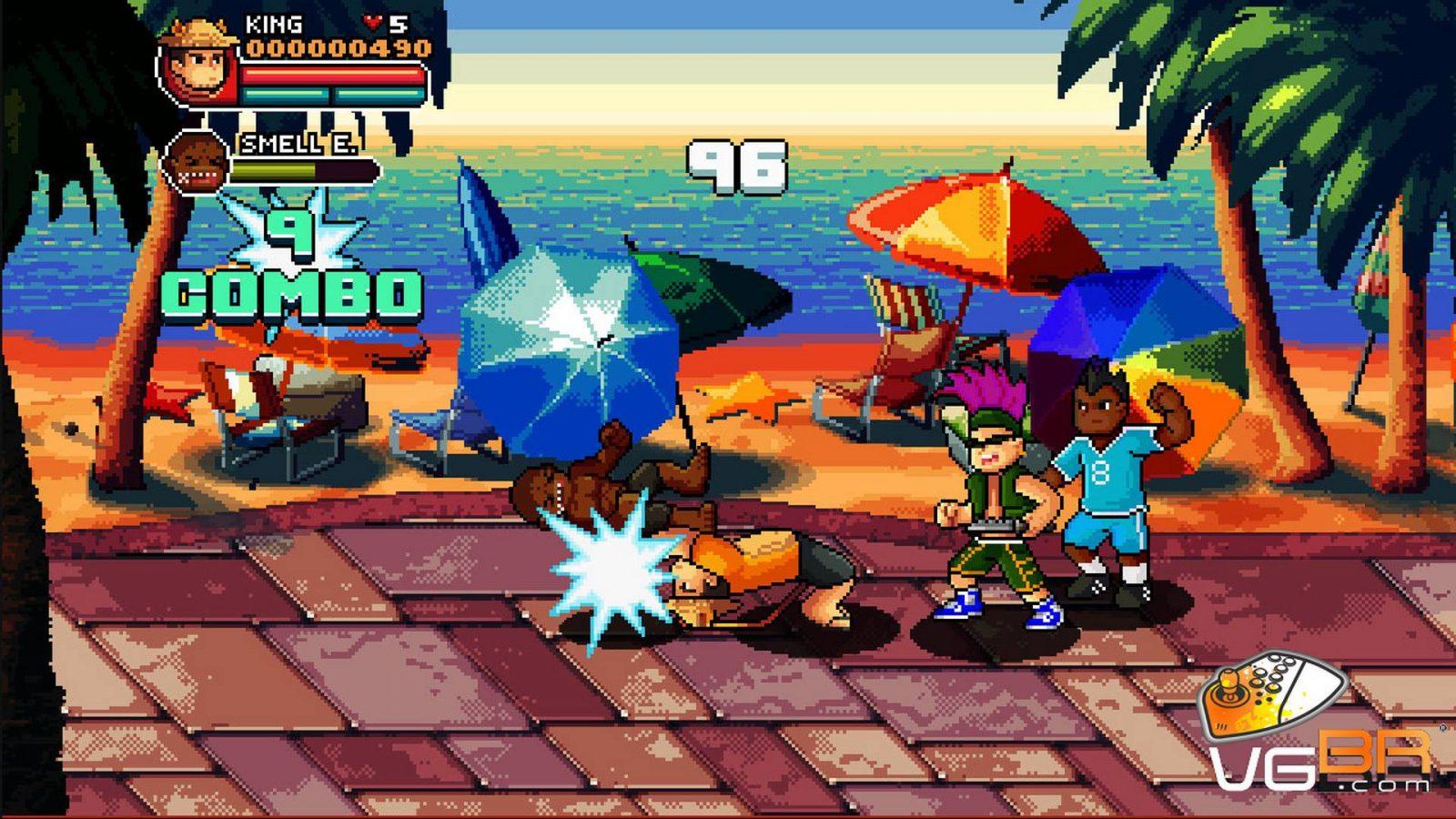Click King's player portrait
This screenshot has width=1456, height=819.
198,64
